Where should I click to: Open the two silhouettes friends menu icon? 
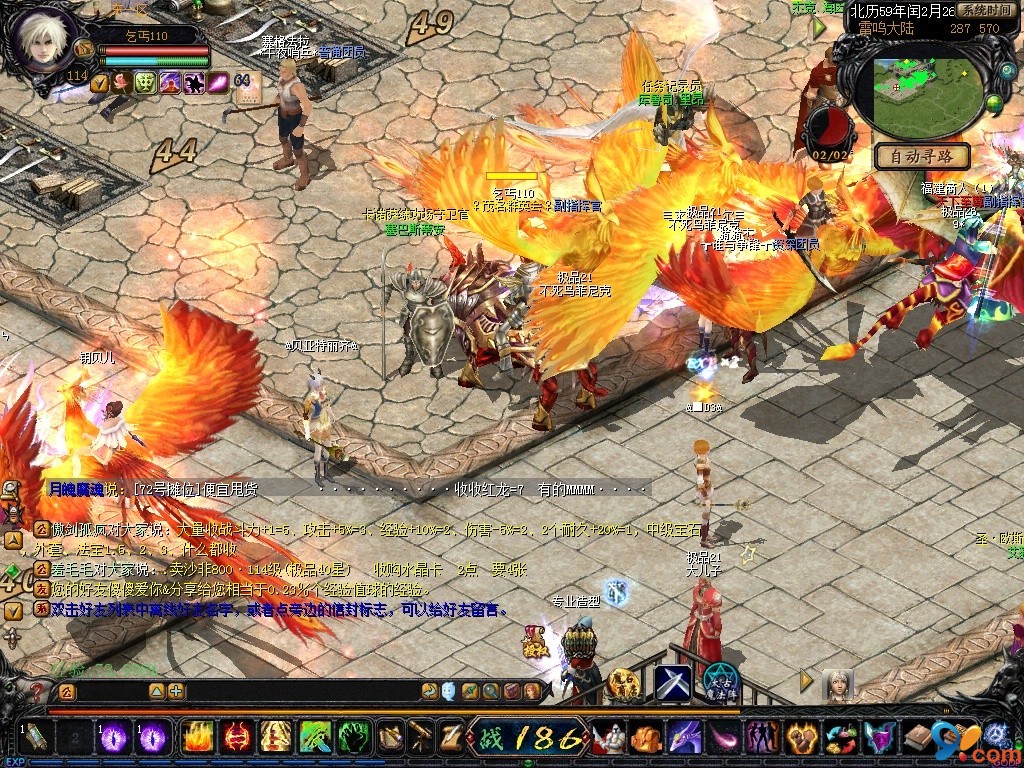762,738
